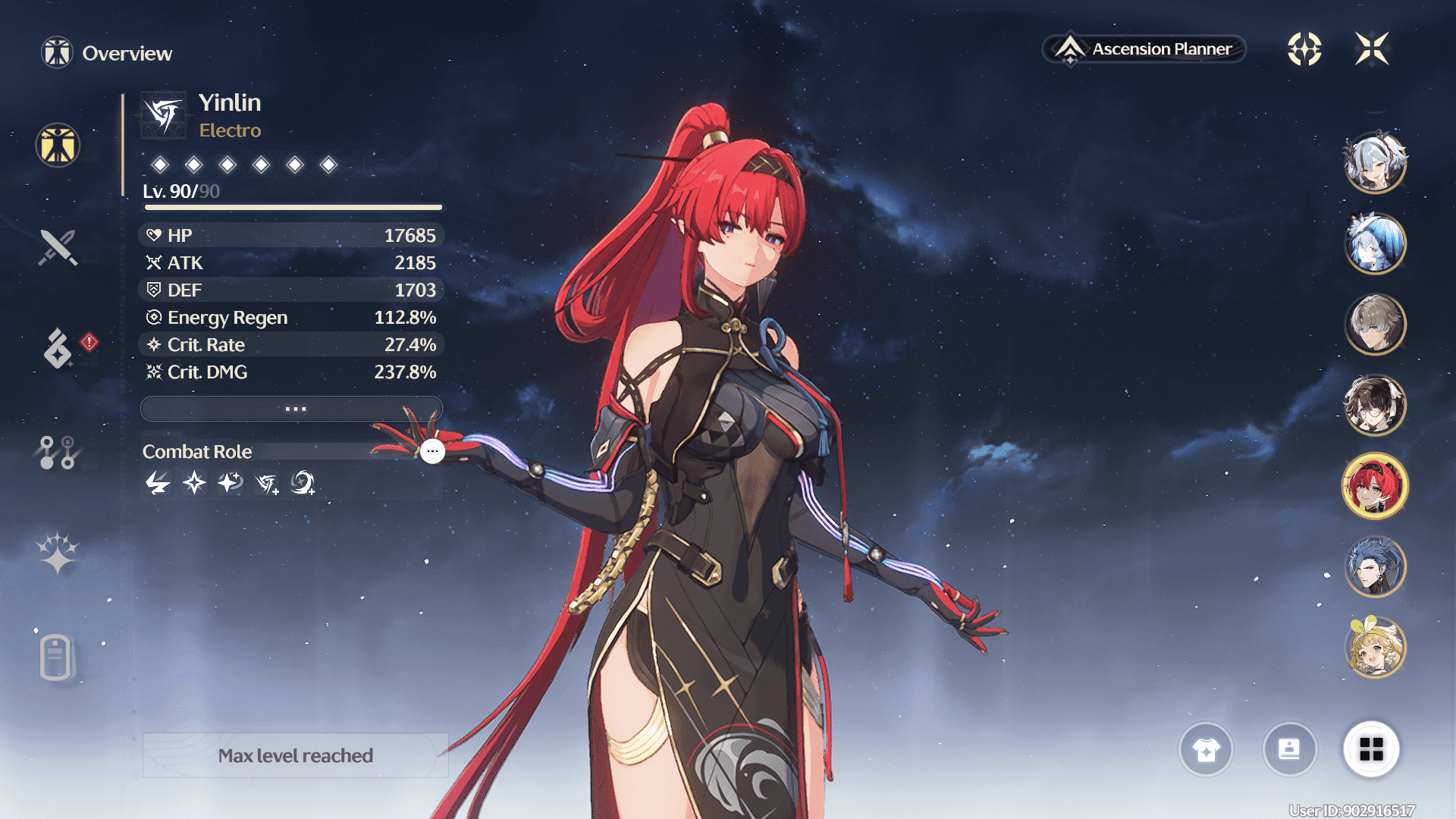
Task: Open the resonance chain star tab
Action: pyautogui.click(x=58, y=552)
